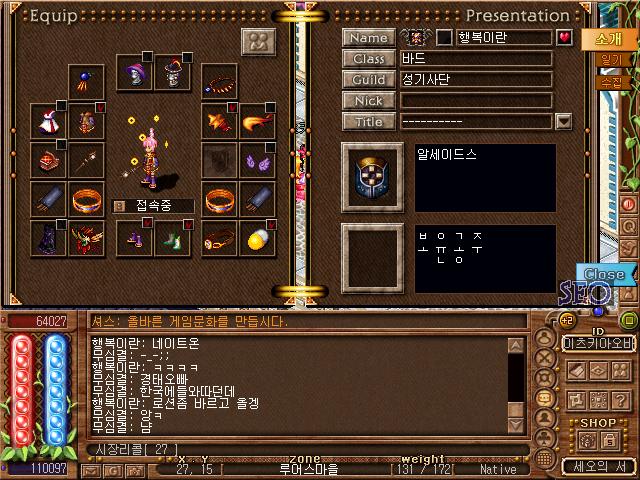The height and width of the screenshot is (480, 640).
Task: Click the Guild label button
Action: coord(368,80)
